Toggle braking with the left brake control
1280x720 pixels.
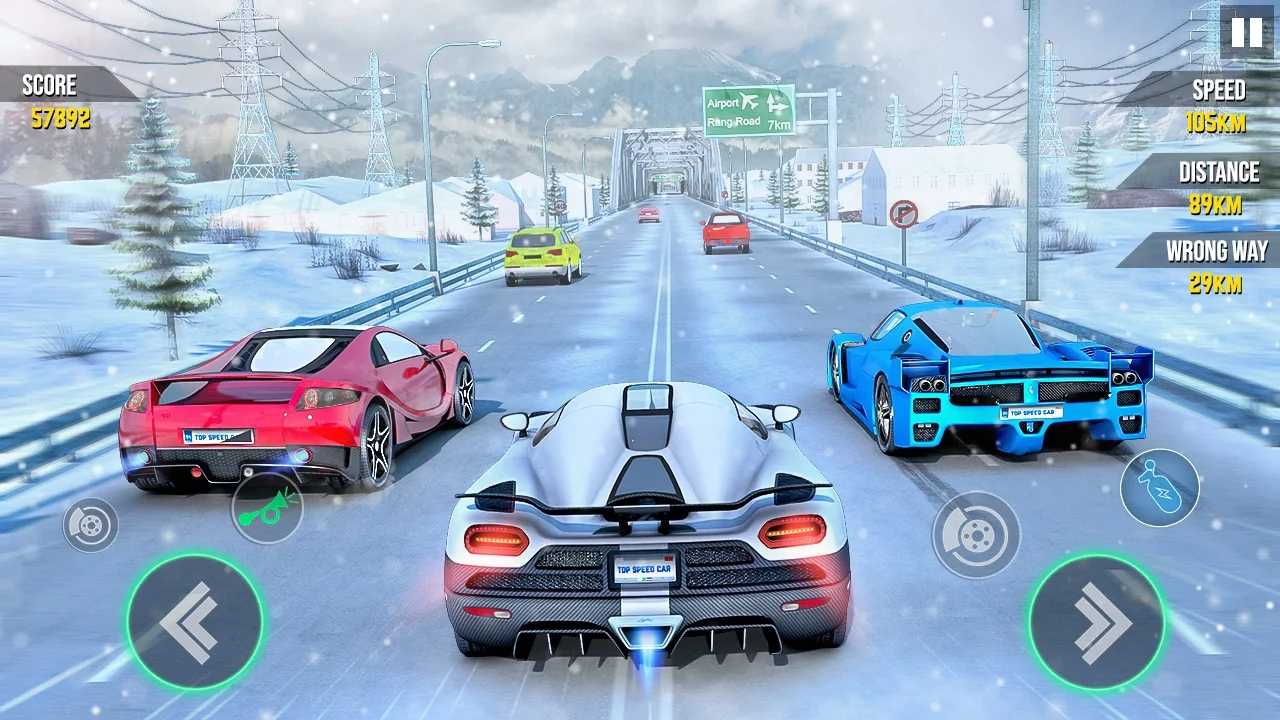point(89,524)
